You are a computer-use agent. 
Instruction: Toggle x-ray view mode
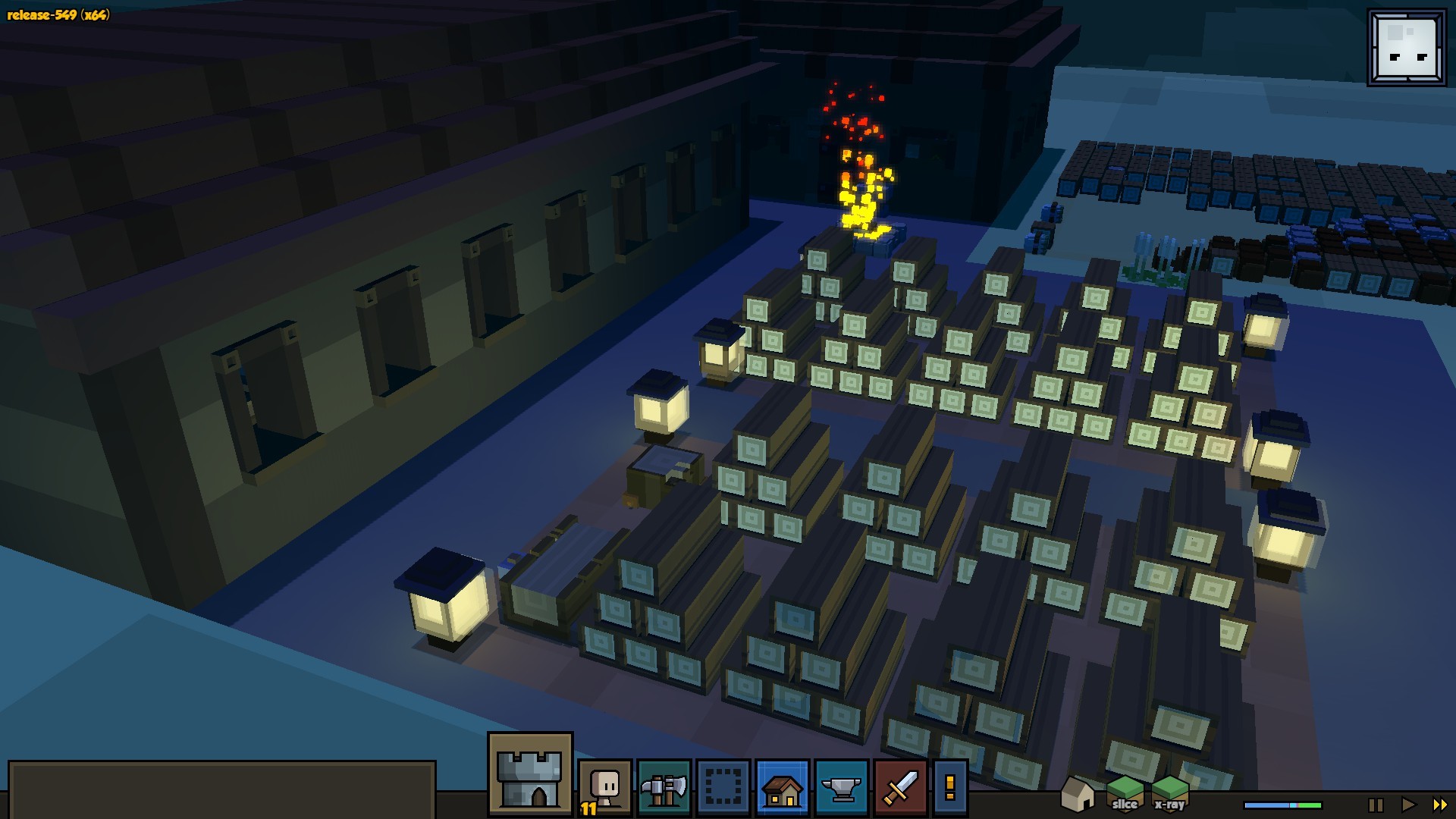point(1169,794)
